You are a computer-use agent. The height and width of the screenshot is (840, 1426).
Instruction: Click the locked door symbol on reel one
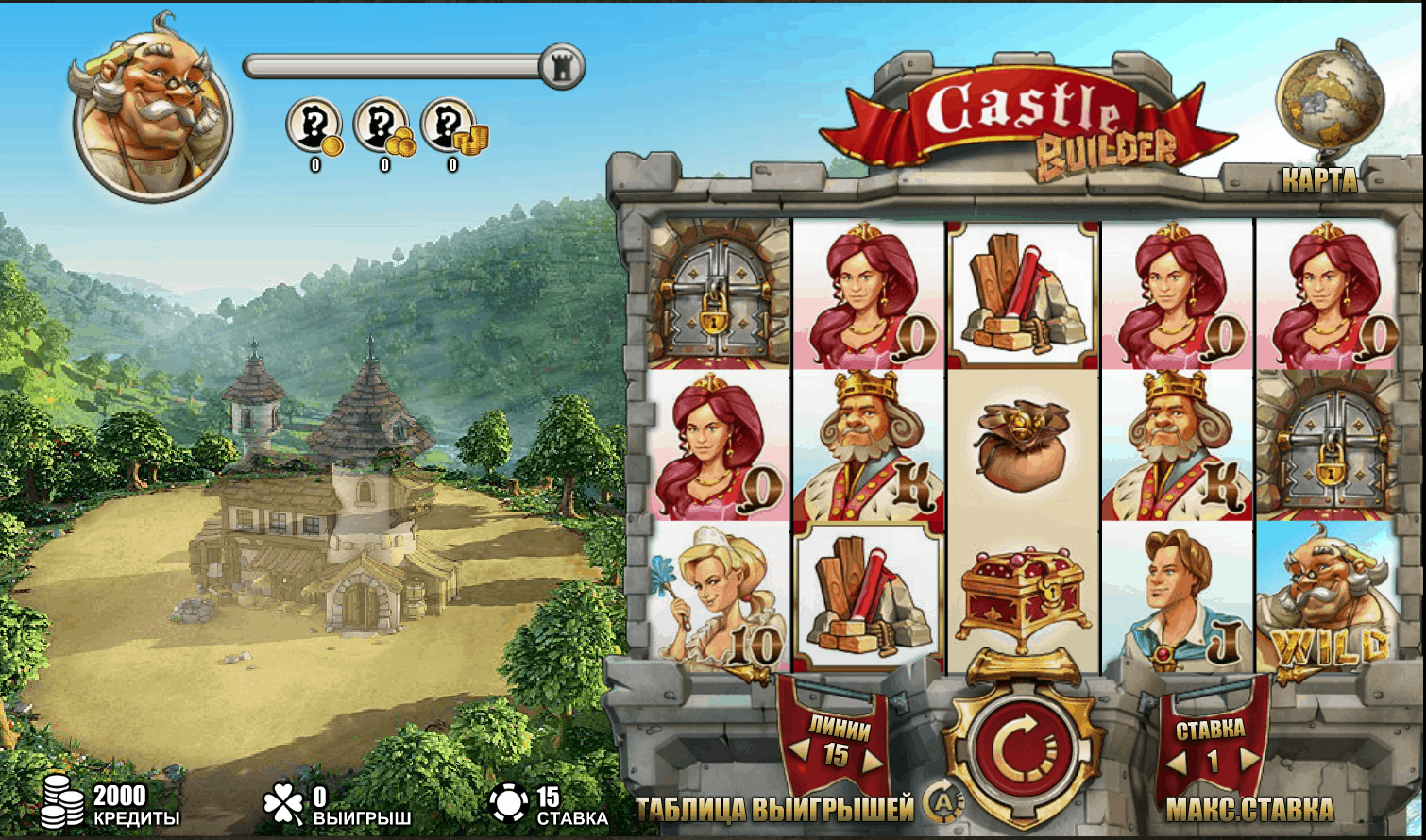tap(717, 293)
